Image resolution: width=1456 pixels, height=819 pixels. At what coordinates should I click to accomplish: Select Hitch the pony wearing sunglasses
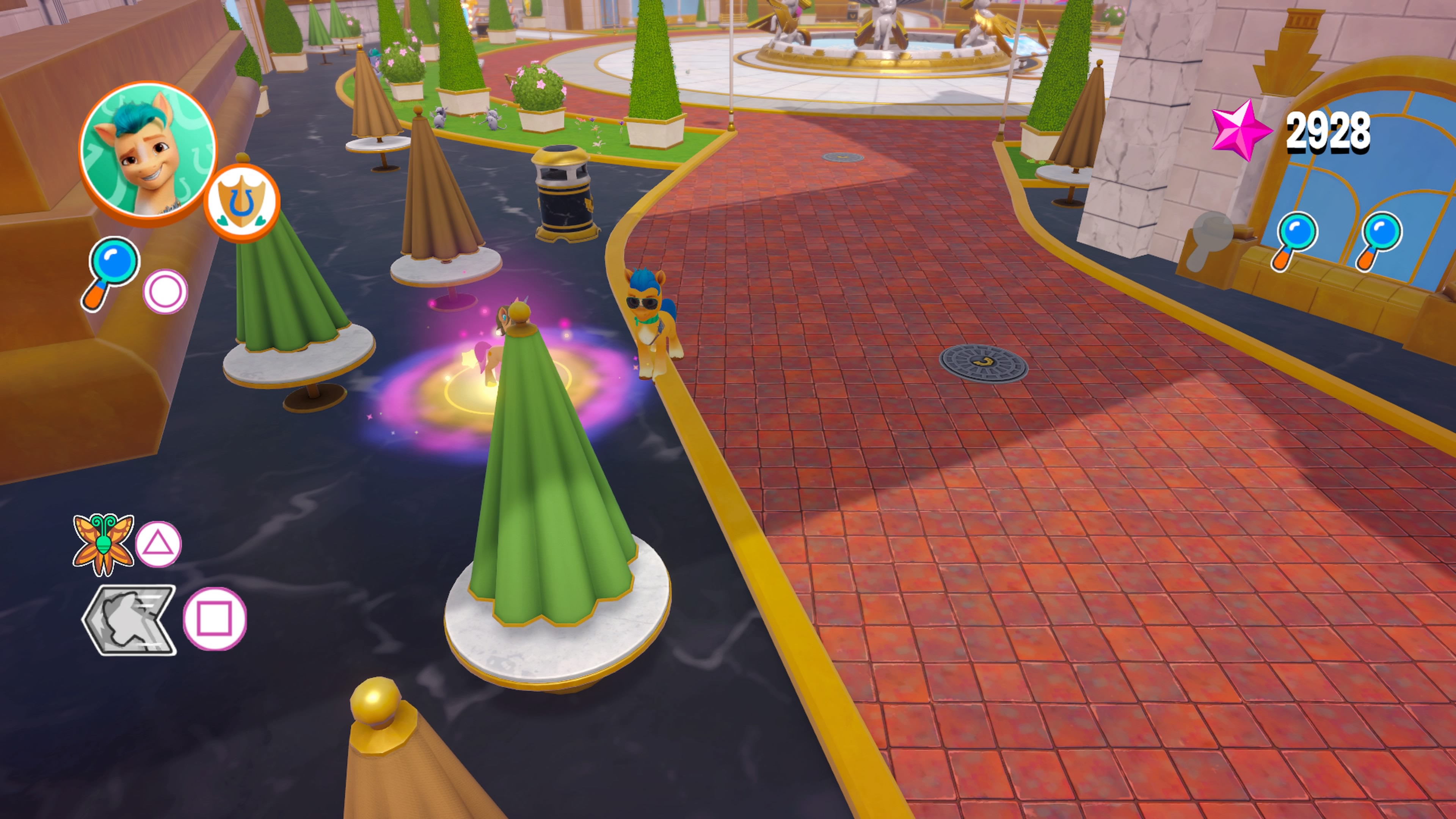[650, 325]
